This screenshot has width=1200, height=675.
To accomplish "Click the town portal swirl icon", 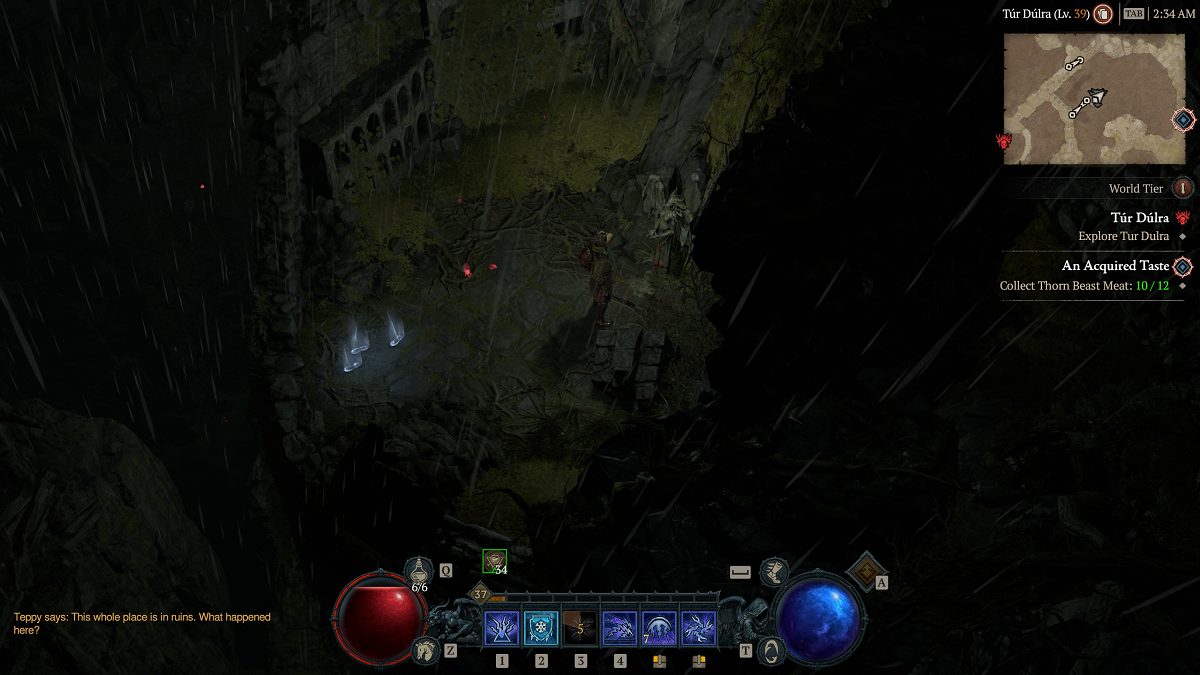I will point(770,650).
